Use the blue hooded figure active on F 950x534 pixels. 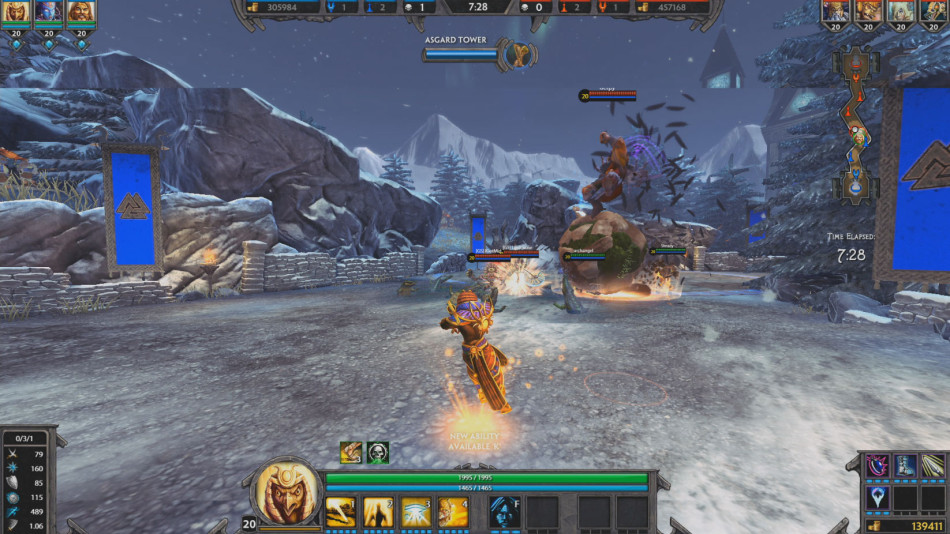503,511
